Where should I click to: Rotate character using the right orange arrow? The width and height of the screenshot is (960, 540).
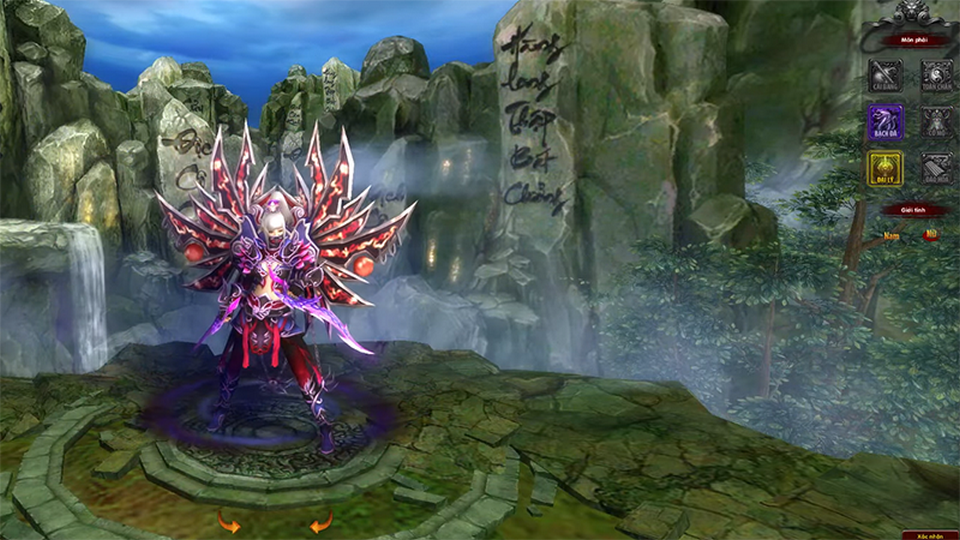click(x=320, y=521)
